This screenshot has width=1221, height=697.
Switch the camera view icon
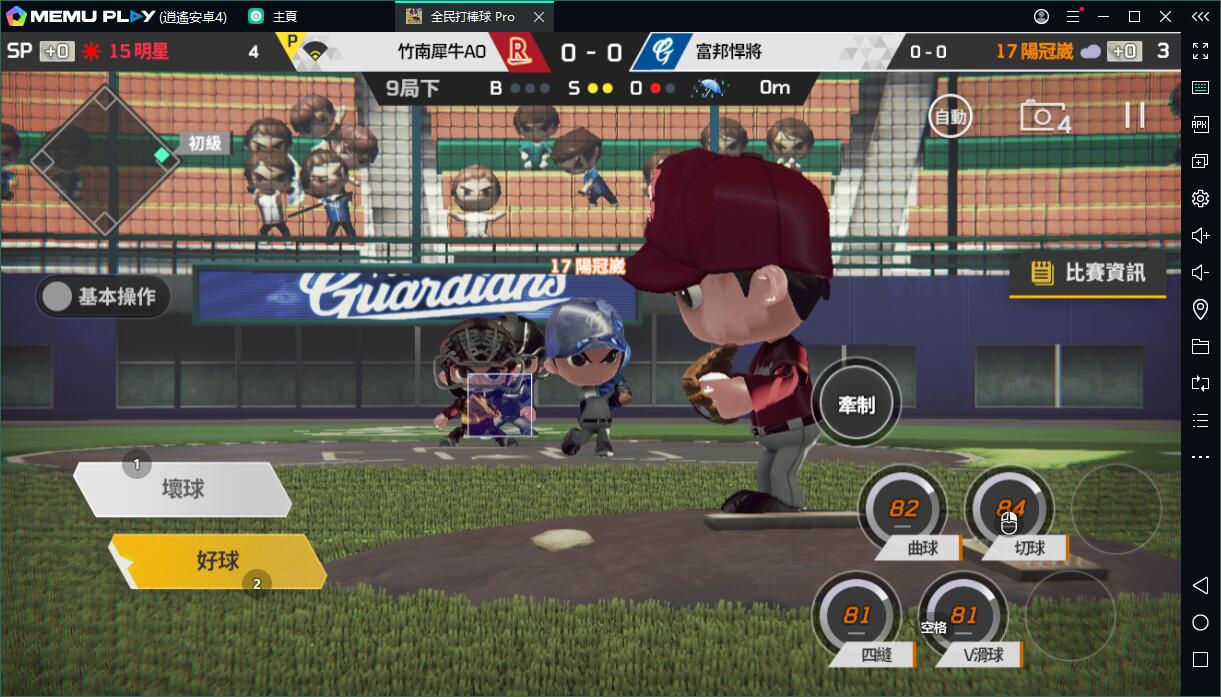point(1043,116)
